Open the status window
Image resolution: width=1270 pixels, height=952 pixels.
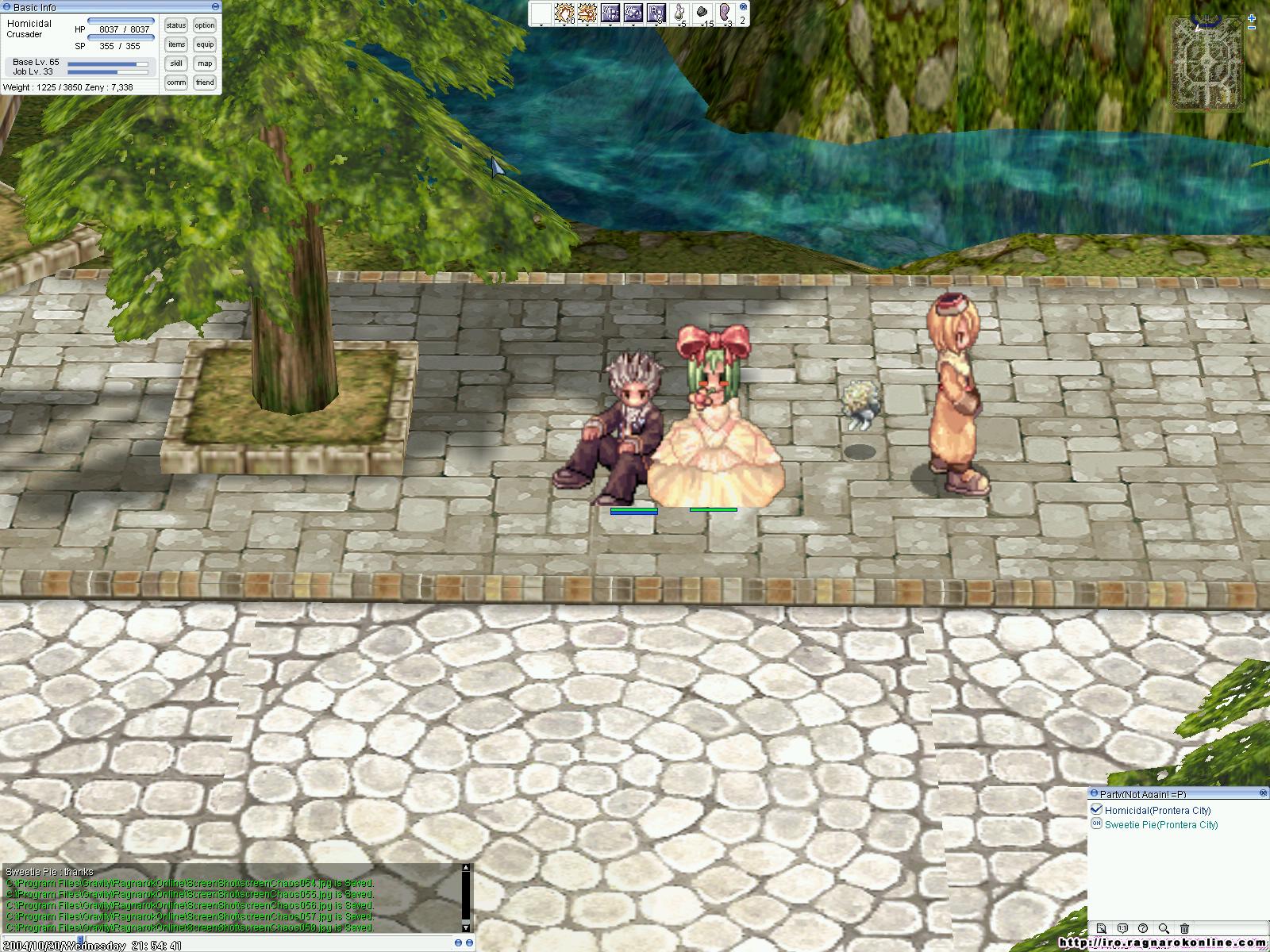[176, 25]
